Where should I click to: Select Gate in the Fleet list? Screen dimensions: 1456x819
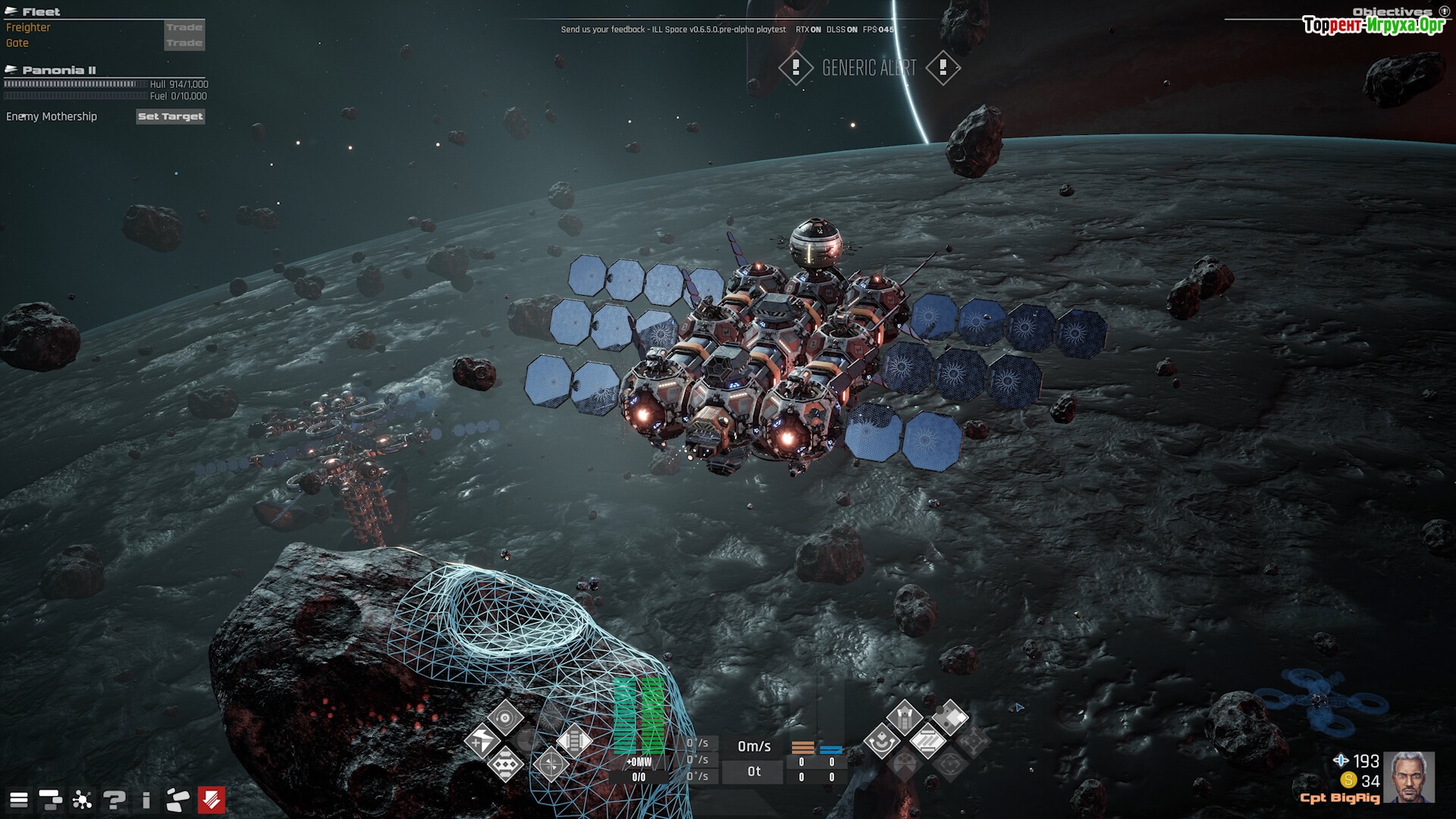coord(17,43)
